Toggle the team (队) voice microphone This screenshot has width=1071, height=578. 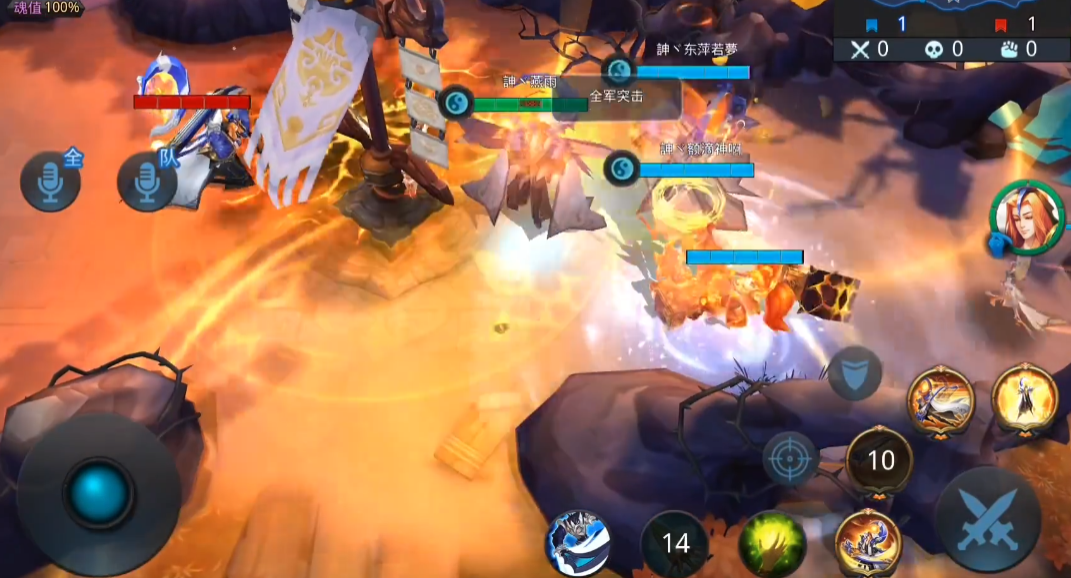coord(146,182)
